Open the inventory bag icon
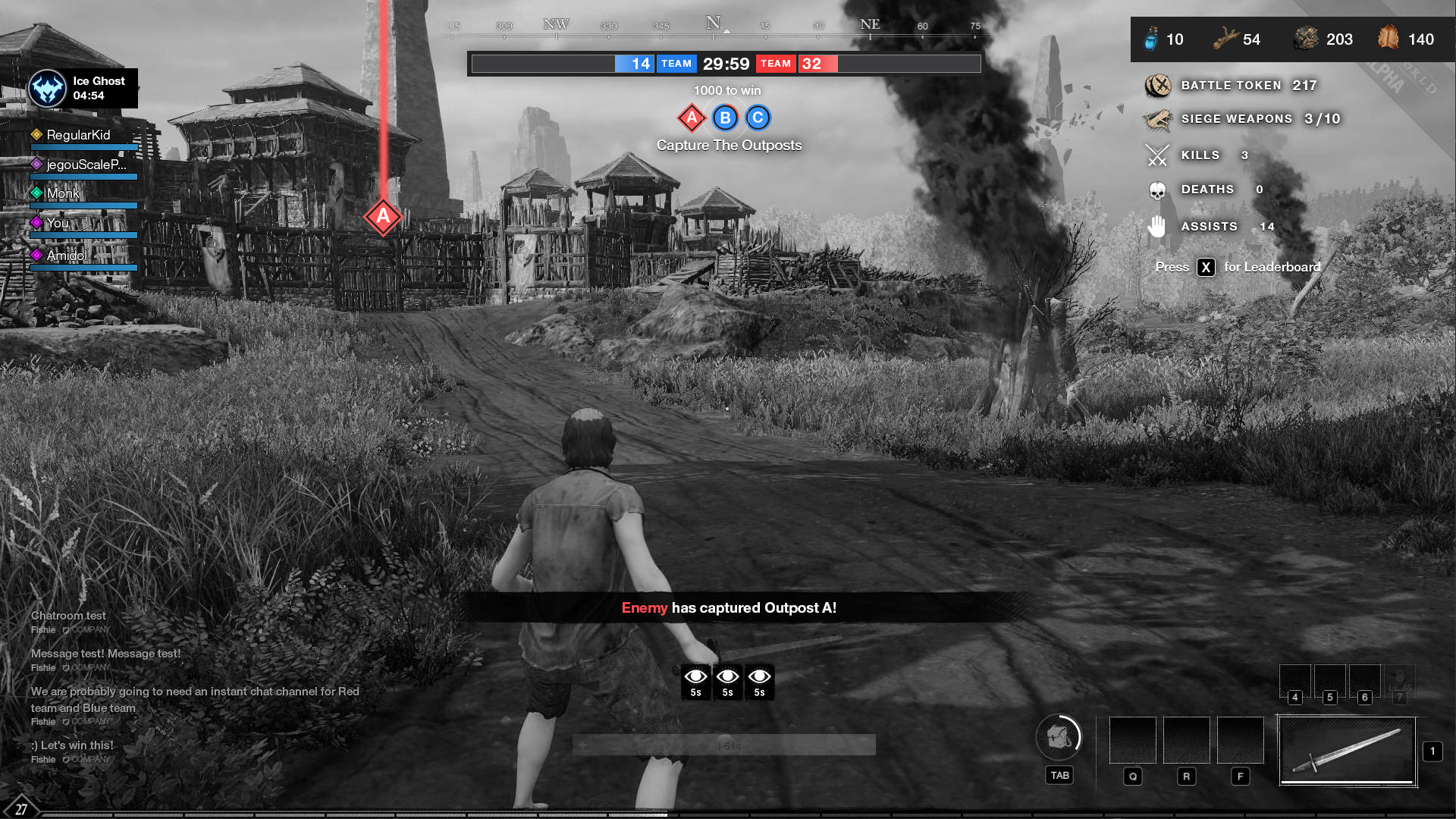The height and width of the screenshot is (819, 1456). 1059,736
